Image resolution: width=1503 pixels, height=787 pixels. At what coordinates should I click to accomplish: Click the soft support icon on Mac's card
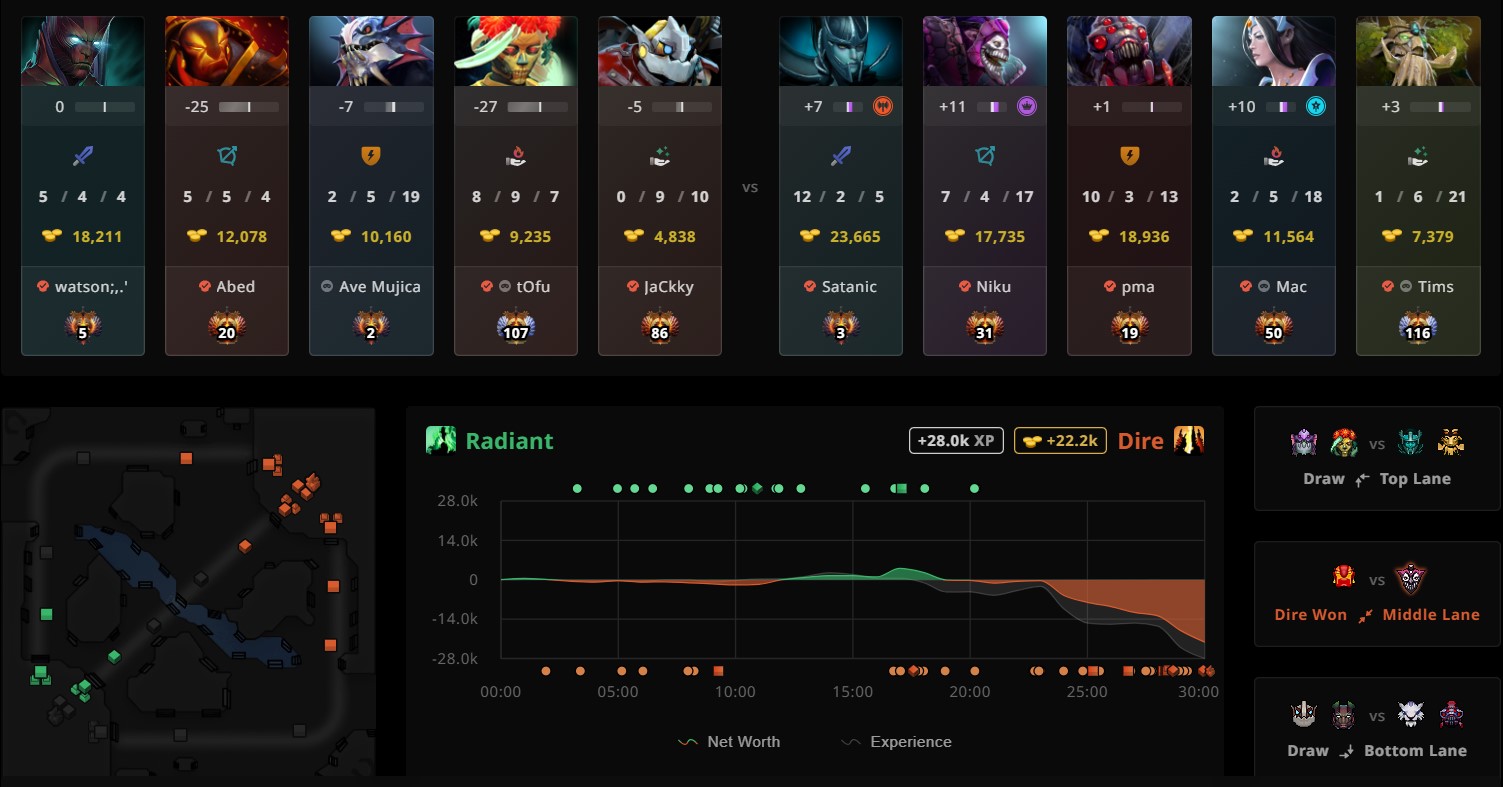pyautogui.click(x=1273, y=156)
